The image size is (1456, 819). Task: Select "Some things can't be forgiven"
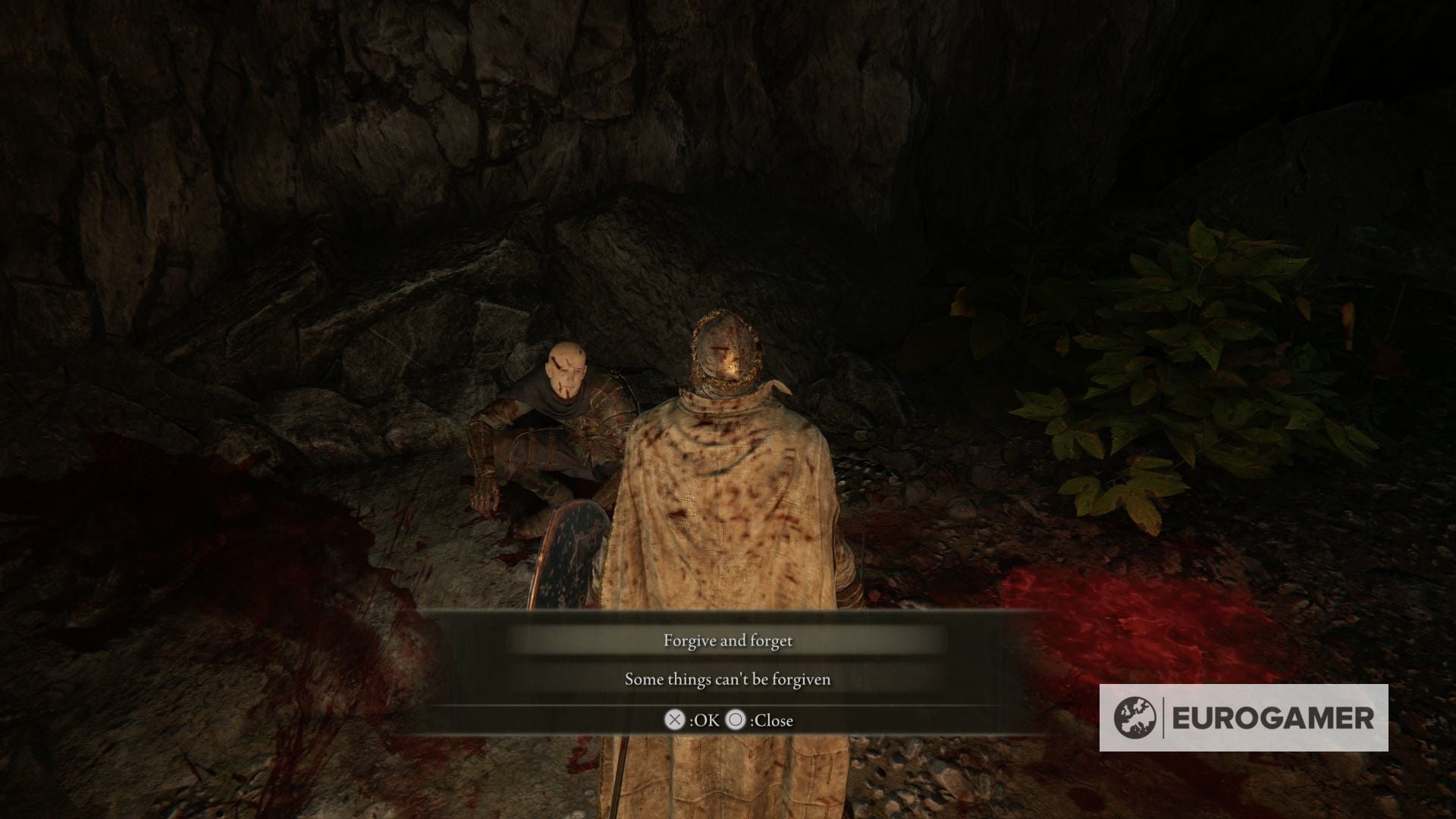pyautogui.click(x=727, y=679)
